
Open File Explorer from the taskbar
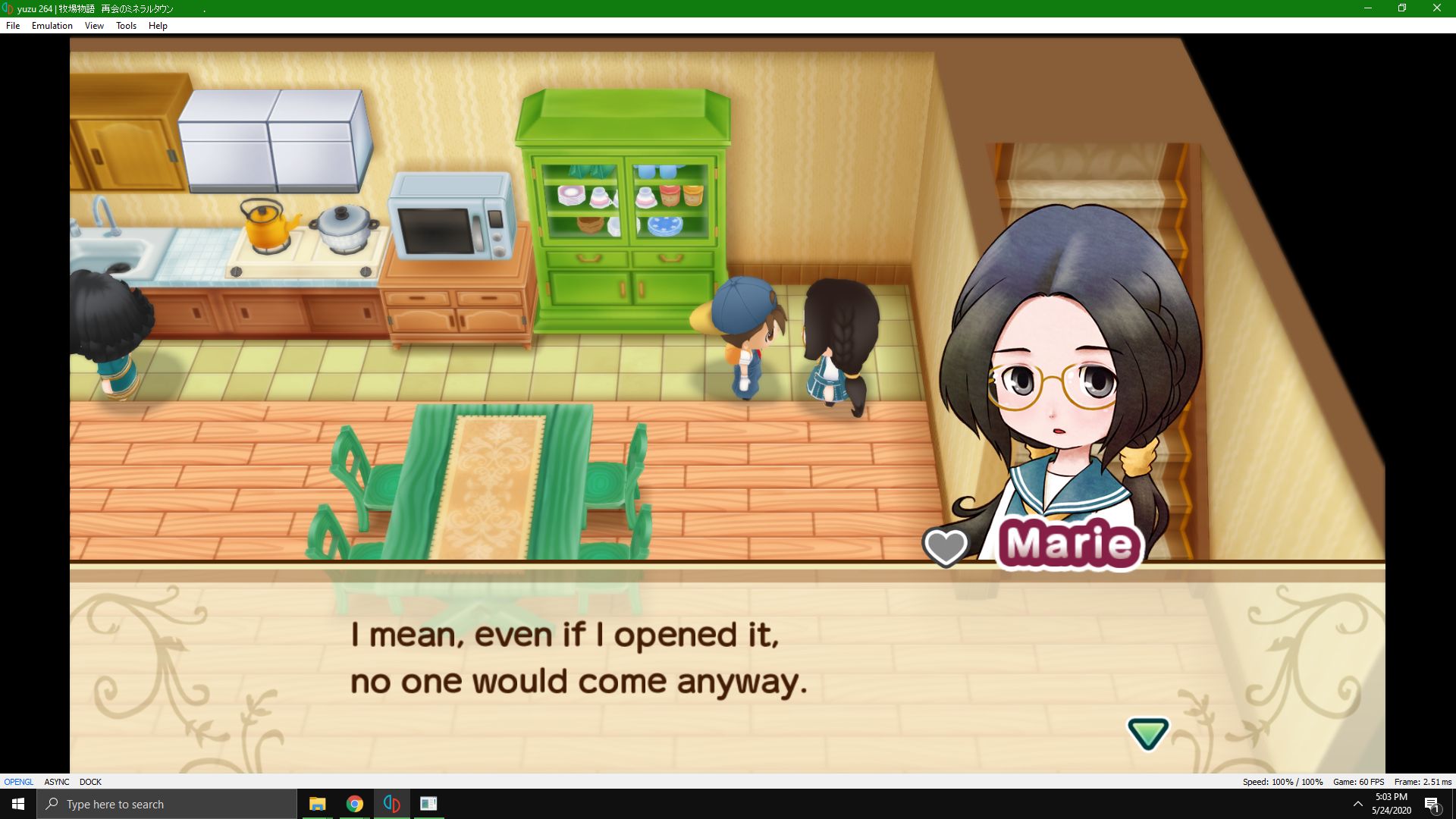pos(318,804)
